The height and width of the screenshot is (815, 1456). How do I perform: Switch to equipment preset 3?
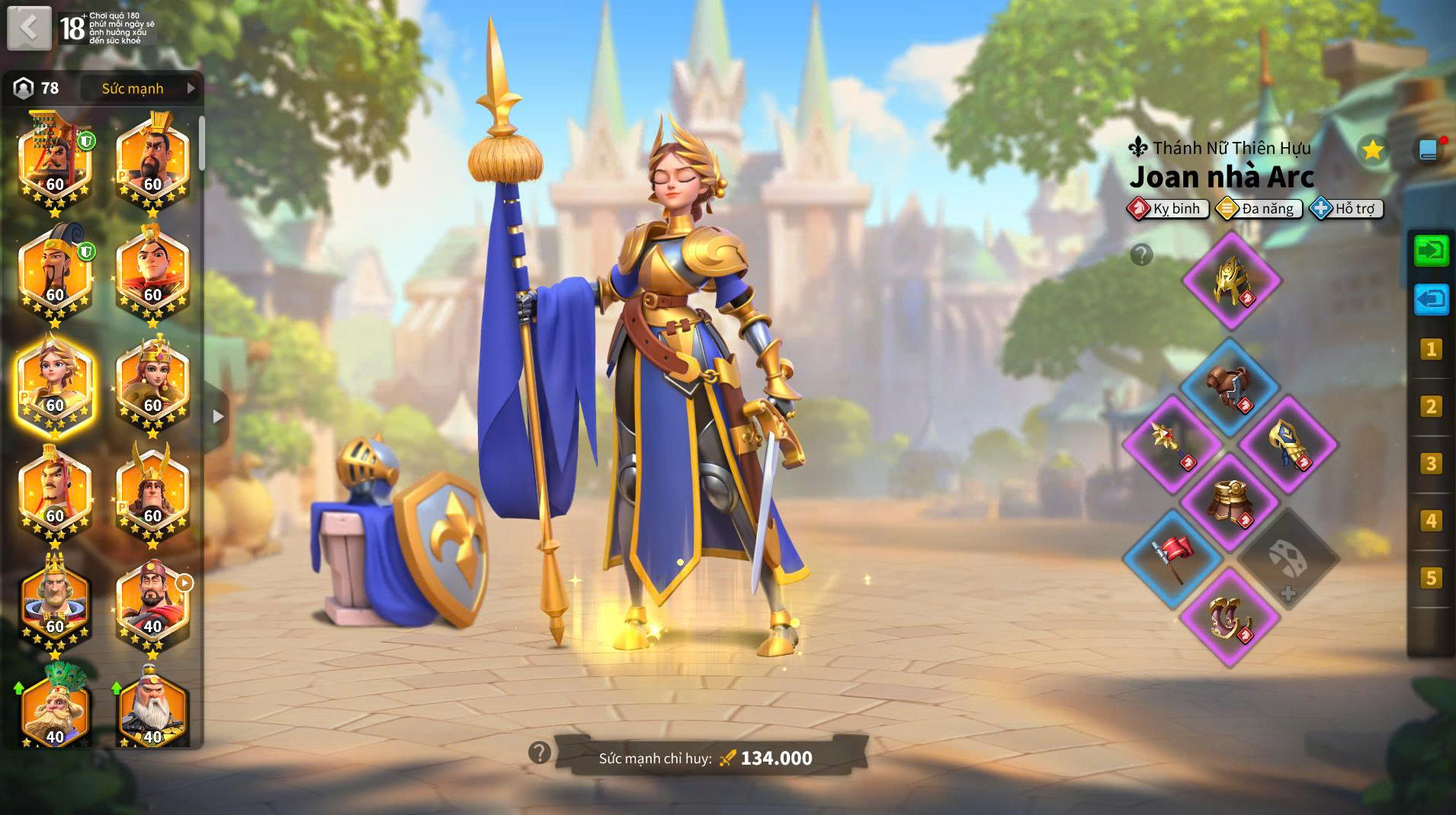[x=1431, y=464]
